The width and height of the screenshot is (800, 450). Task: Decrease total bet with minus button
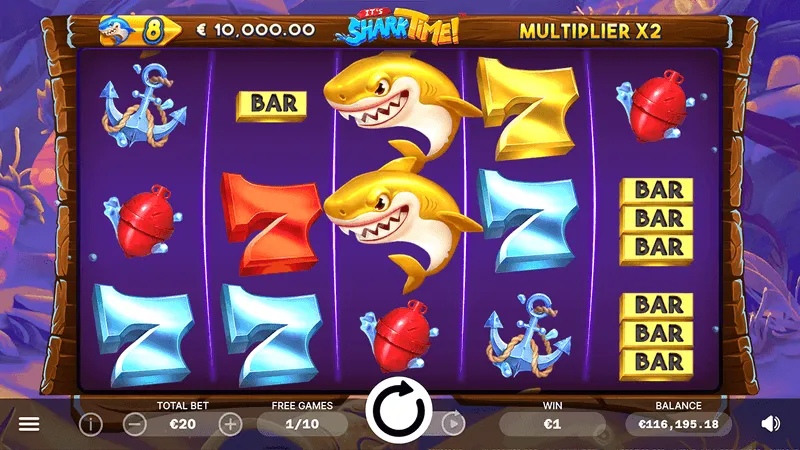136,424
